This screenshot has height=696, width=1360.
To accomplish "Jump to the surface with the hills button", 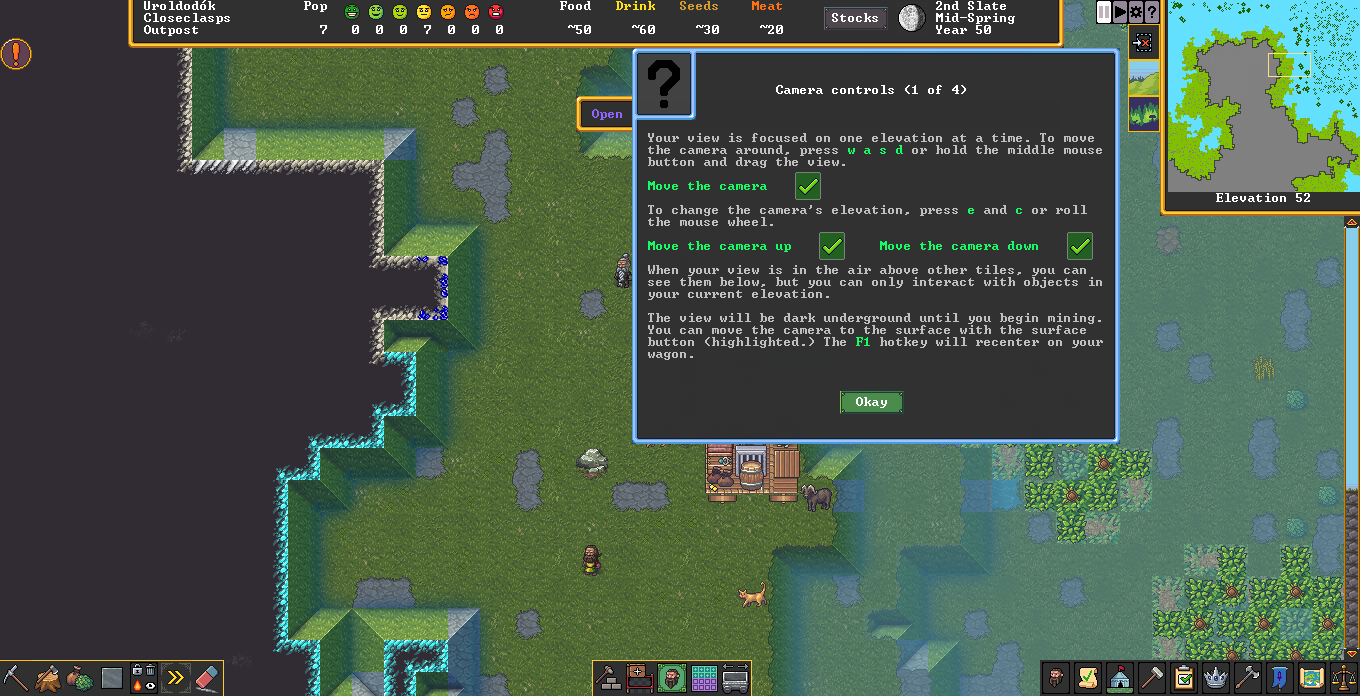I will pos(1144,78).
